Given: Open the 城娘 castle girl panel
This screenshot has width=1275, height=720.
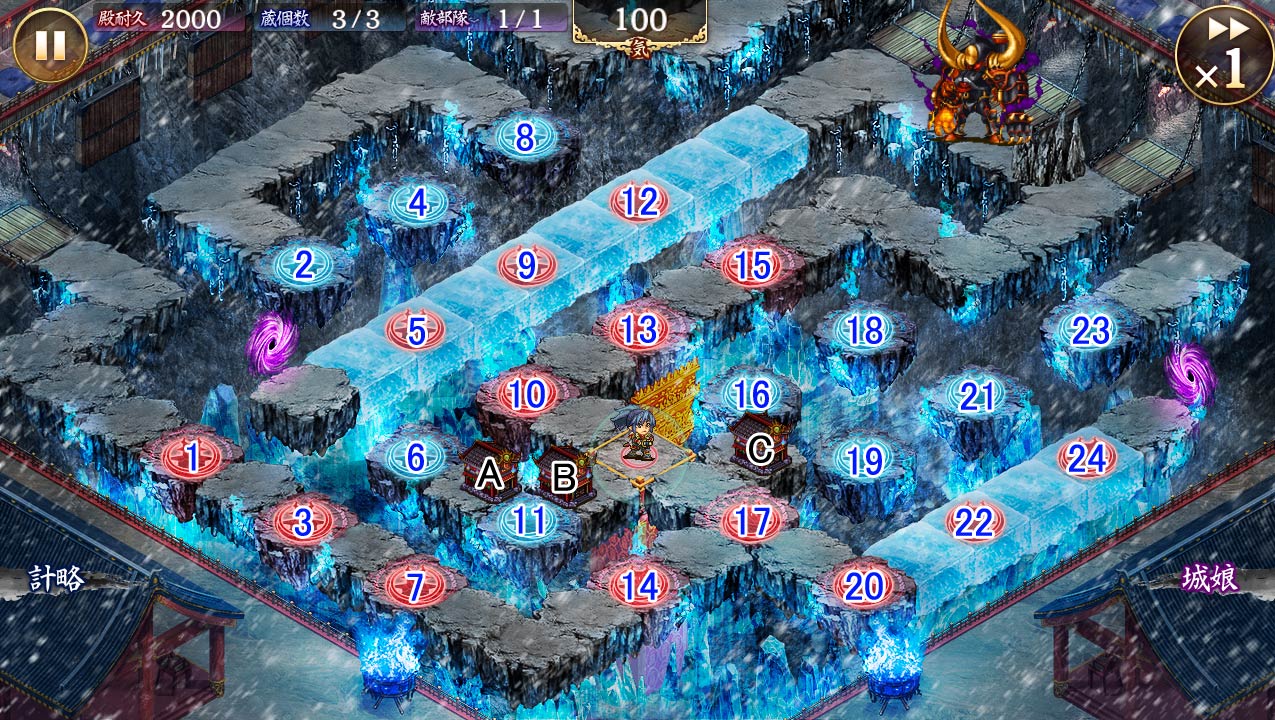Looking at the screenshot, I should click(1210, 579).
